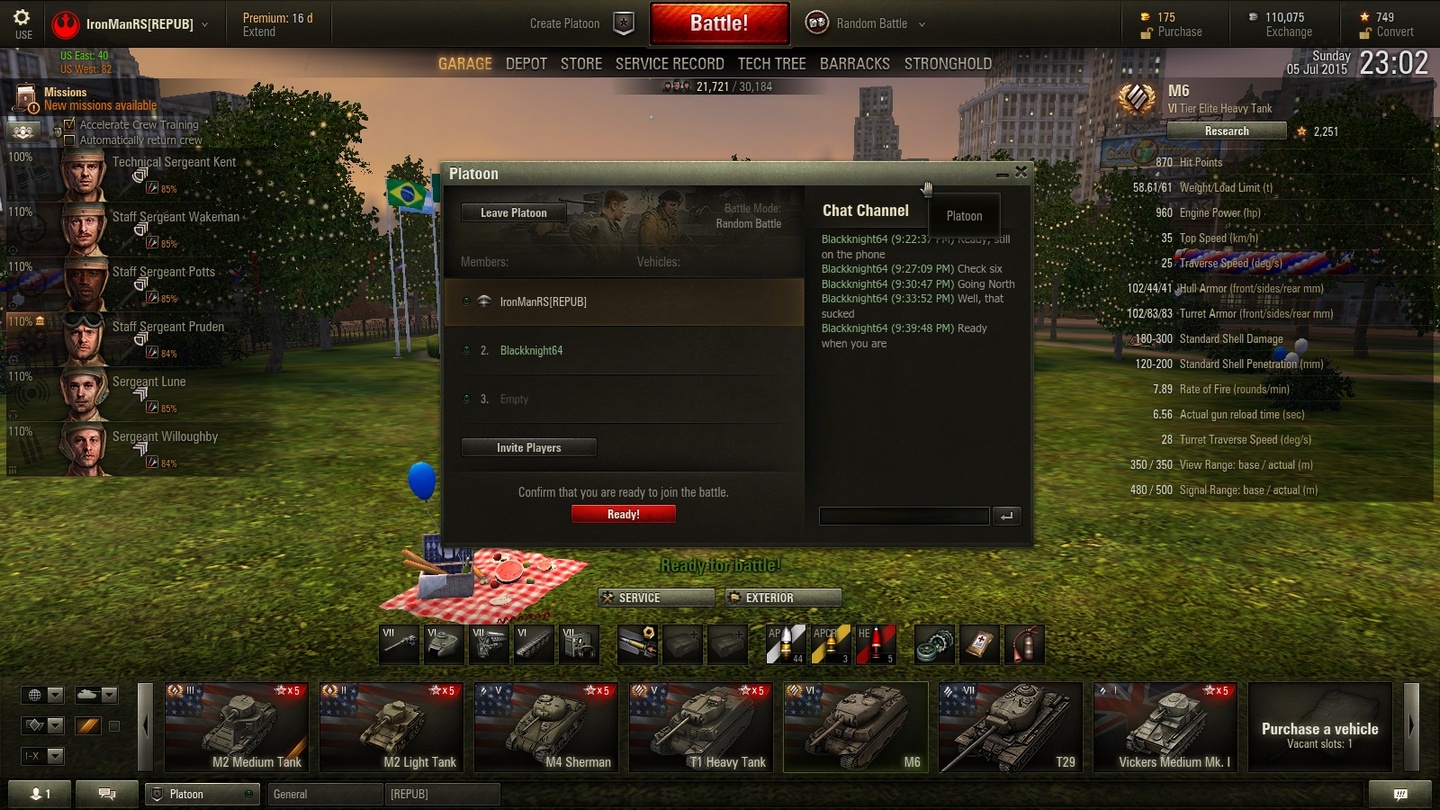Image resolution: width=1440 pixels, height=810 pixels.
Task: Open the Tech Tree tab
Action: point(771,63)
